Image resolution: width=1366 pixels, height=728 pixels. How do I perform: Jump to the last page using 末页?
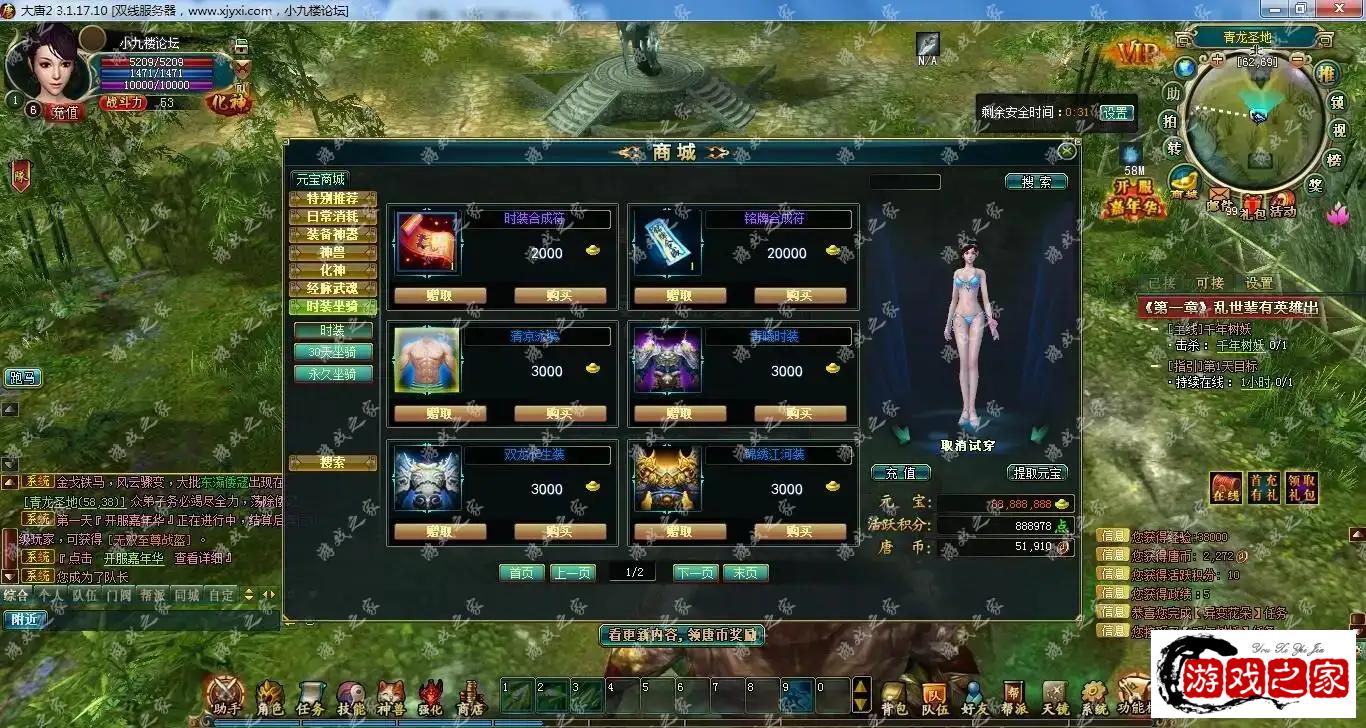(746, 573)
